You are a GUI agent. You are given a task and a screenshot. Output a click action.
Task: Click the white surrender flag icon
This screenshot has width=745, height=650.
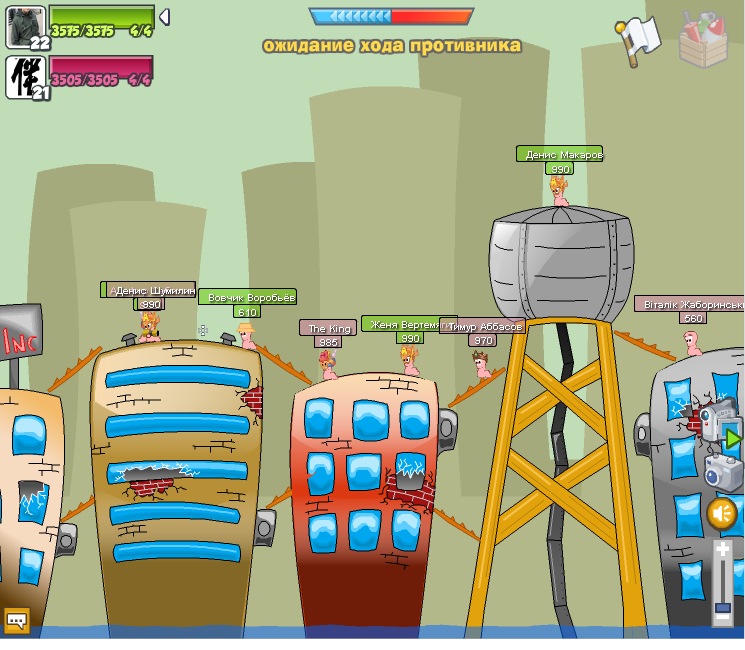tap(640, 39)
